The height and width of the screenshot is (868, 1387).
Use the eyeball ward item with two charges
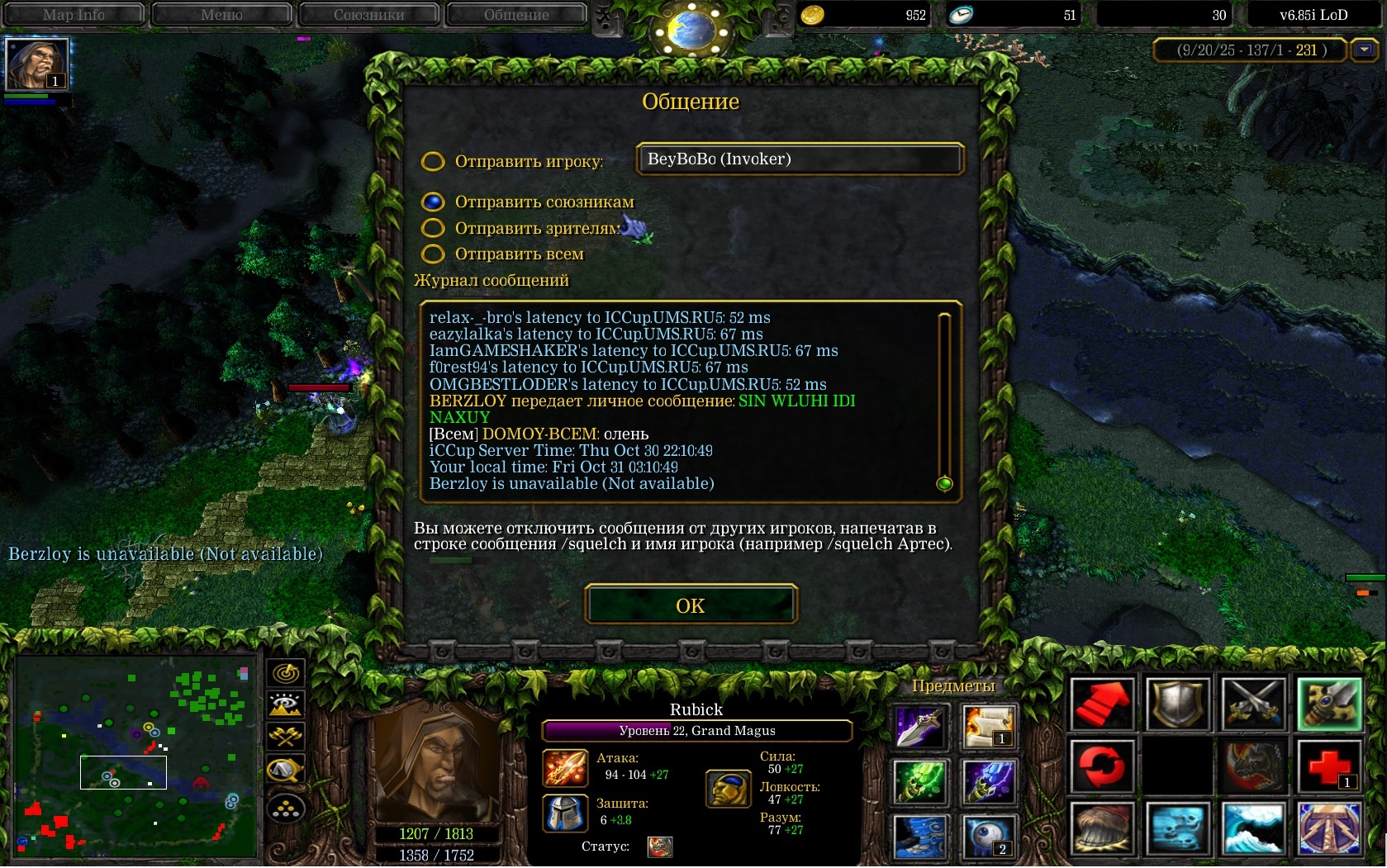pos(988,837)
